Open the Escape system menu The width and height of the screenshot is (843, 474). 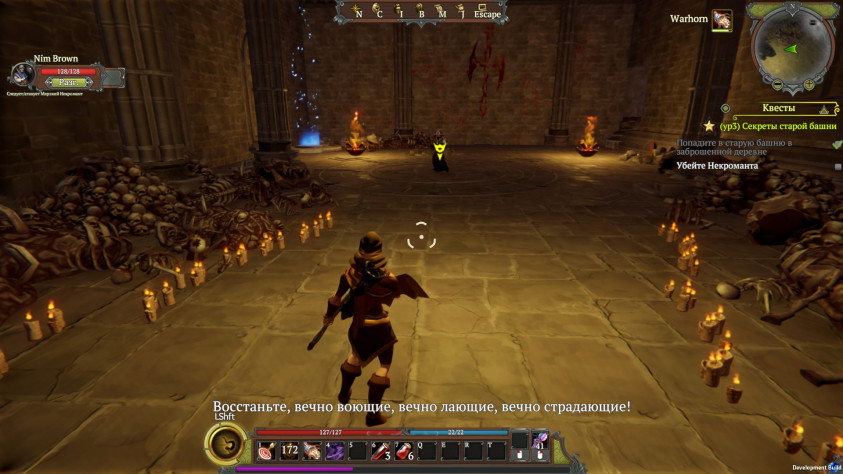click(x=487, y=11)
